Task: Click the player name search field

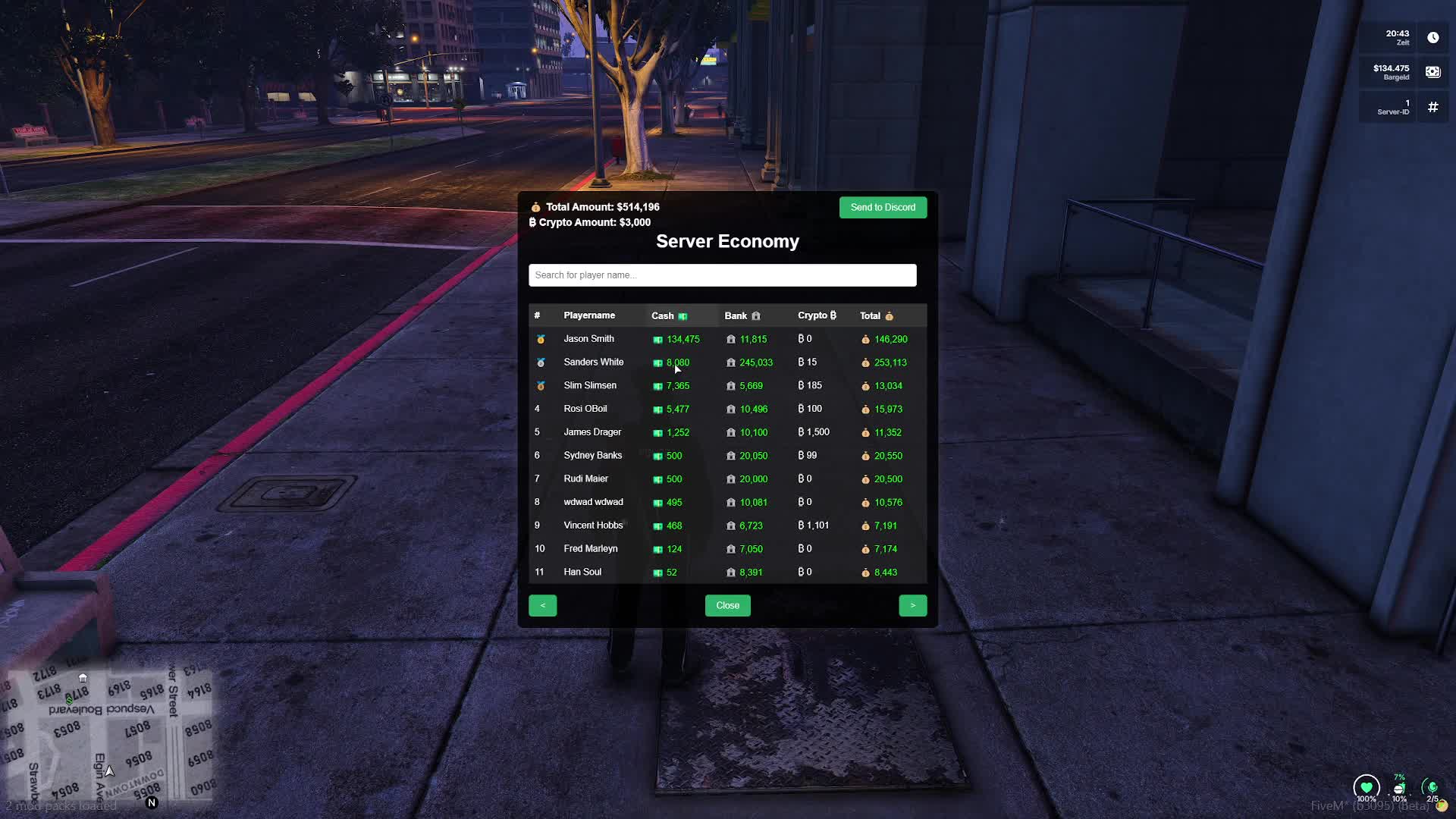Action: click(722, 275)
